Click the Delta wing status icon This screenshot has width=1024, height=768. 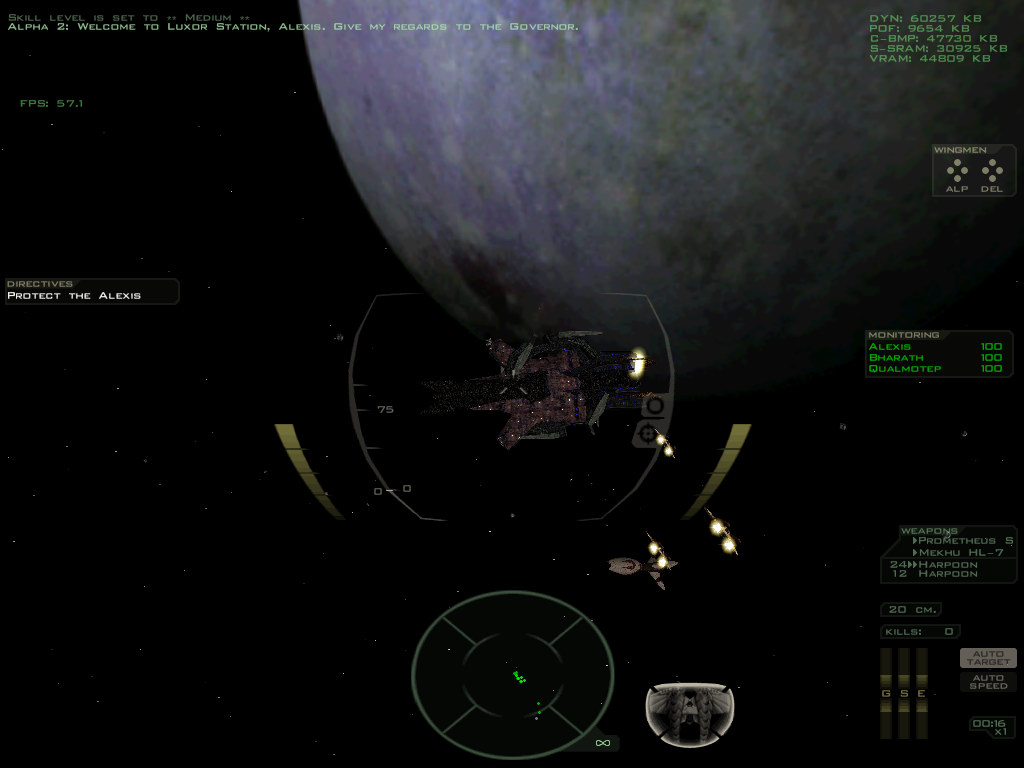pyautogui.click(x=991, y=171)
